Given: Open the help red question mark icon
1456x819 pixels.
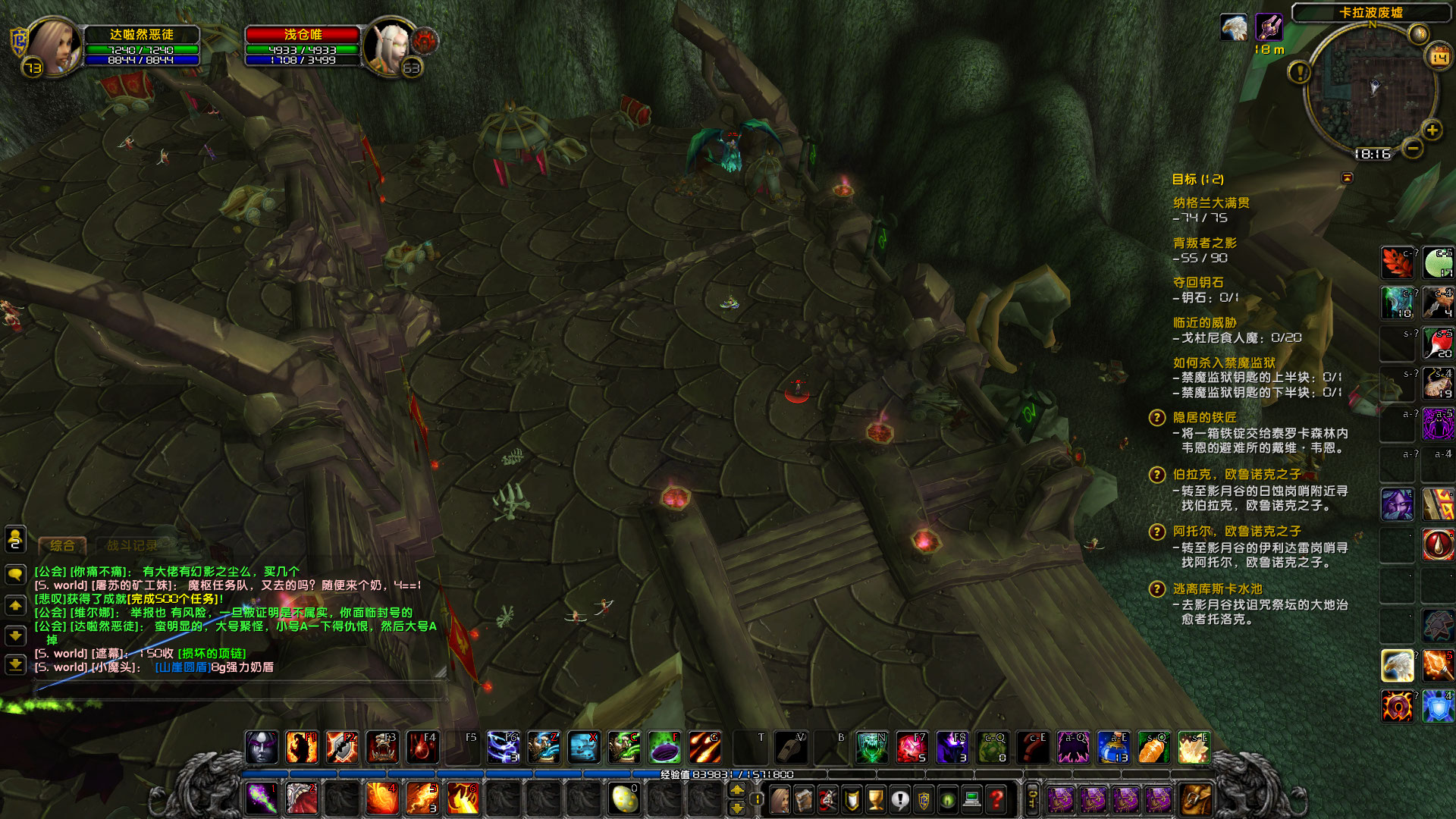Looking at the screenshot, I should pos(996,799).
